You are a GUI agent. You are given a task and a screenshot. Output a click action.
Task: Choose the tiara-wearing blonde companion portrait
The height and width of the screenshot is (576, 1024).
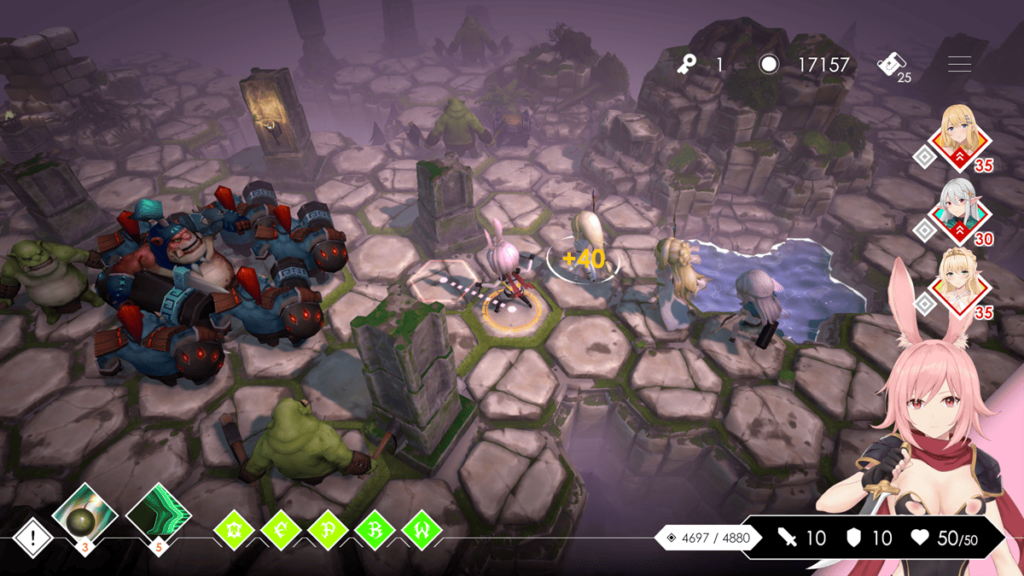[x=960, y=284]
